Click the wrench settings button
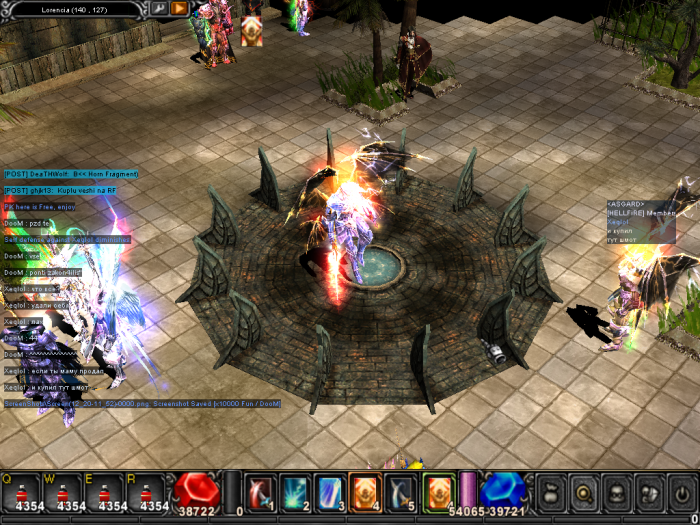 (159, 8)
